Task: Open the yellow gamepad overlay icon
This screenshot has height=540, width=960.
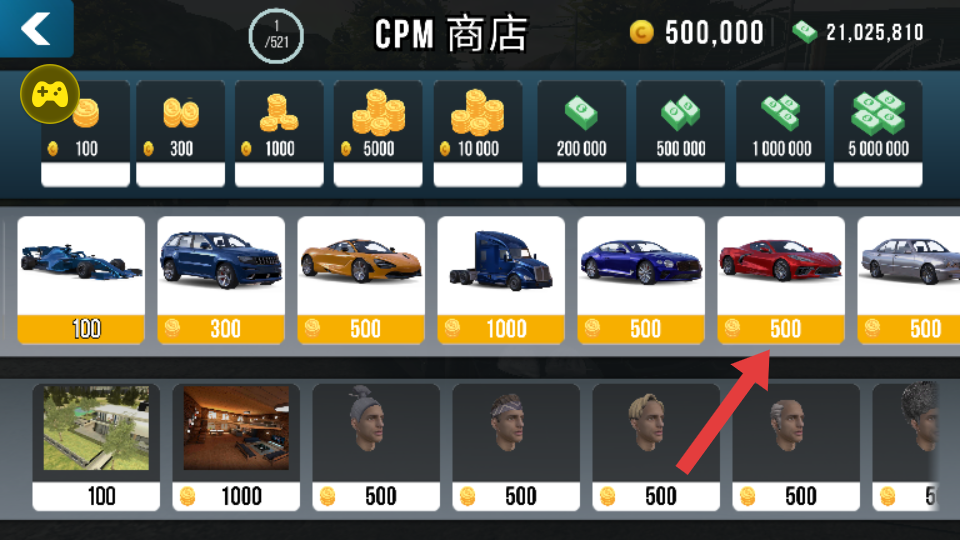Action: tap(49, 94)
